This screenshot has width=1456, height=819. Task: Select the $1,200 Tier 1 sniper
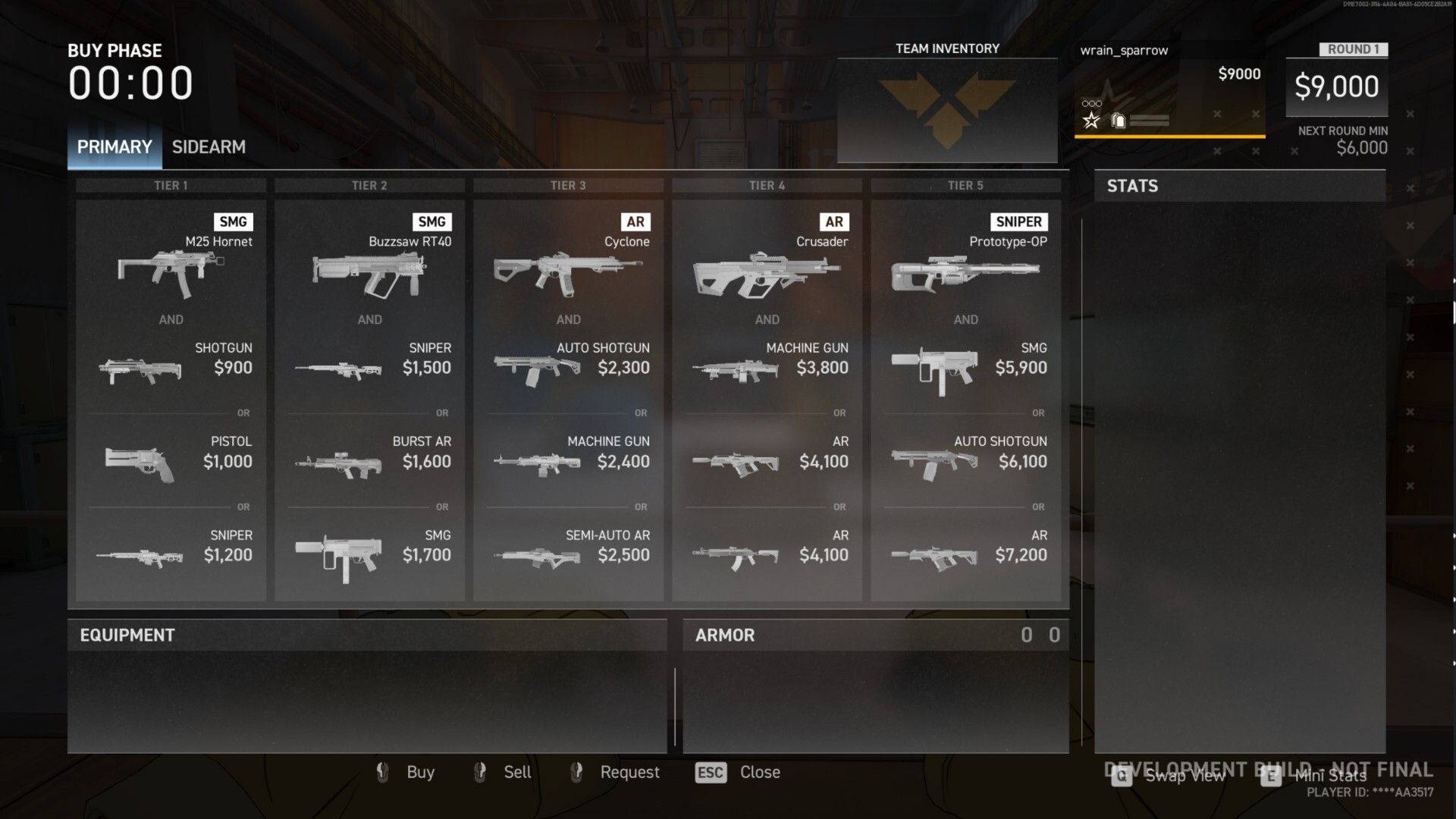tap(171, 555)
